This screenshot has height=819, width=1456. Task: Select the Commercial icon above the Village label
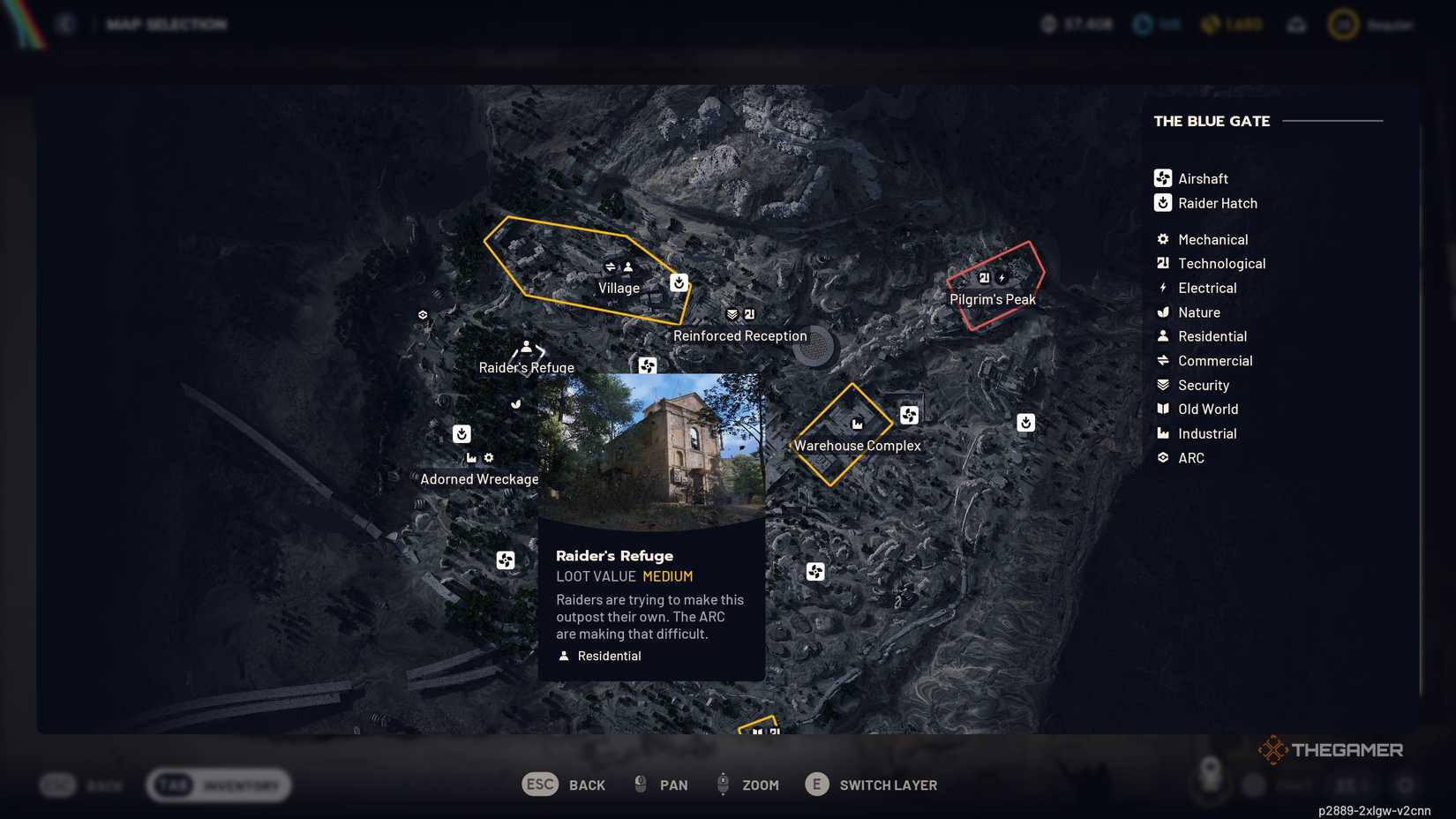pyautogui.click(x=612, y=267)
